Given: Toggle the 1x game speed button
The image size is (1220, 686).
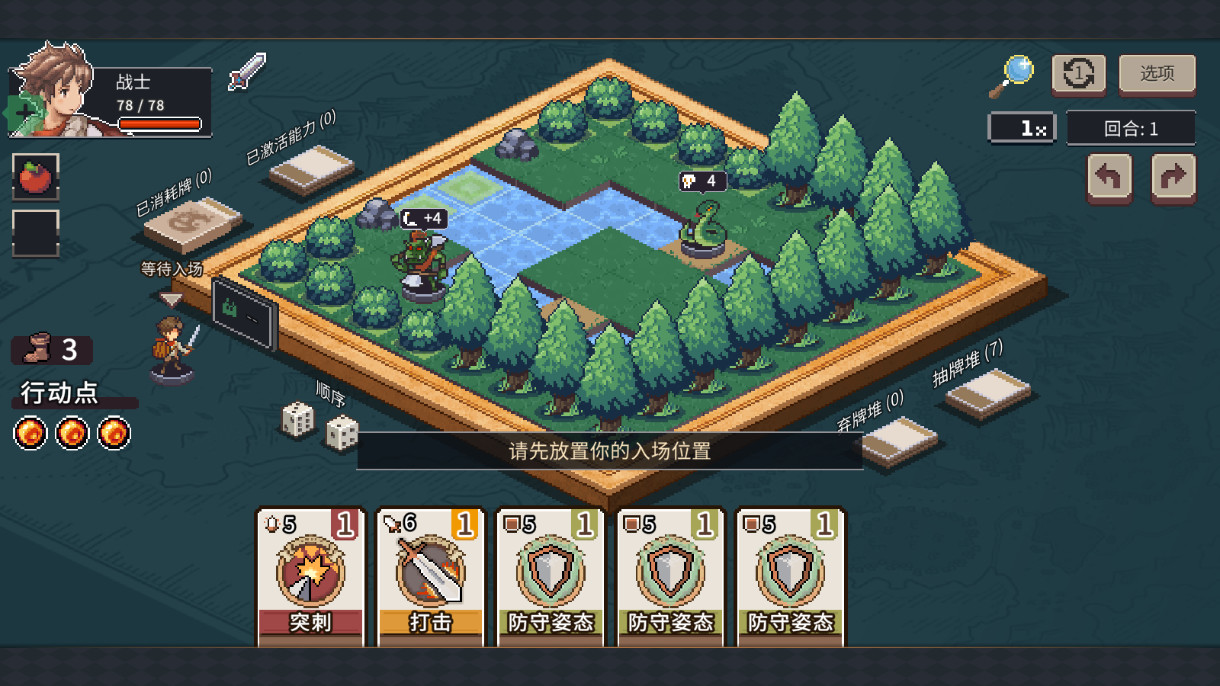Looking at the screenshot, I should pyautogui.click(x=1021, y=128).
